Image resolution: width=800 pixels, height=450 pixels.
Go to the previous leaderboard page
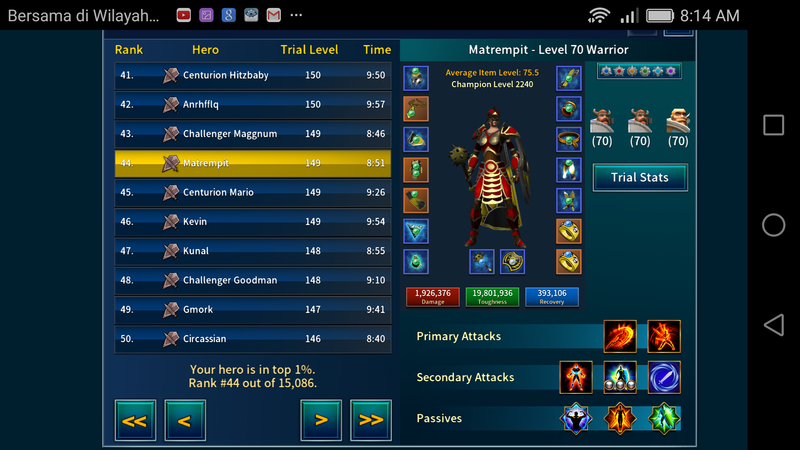[185, 420]
